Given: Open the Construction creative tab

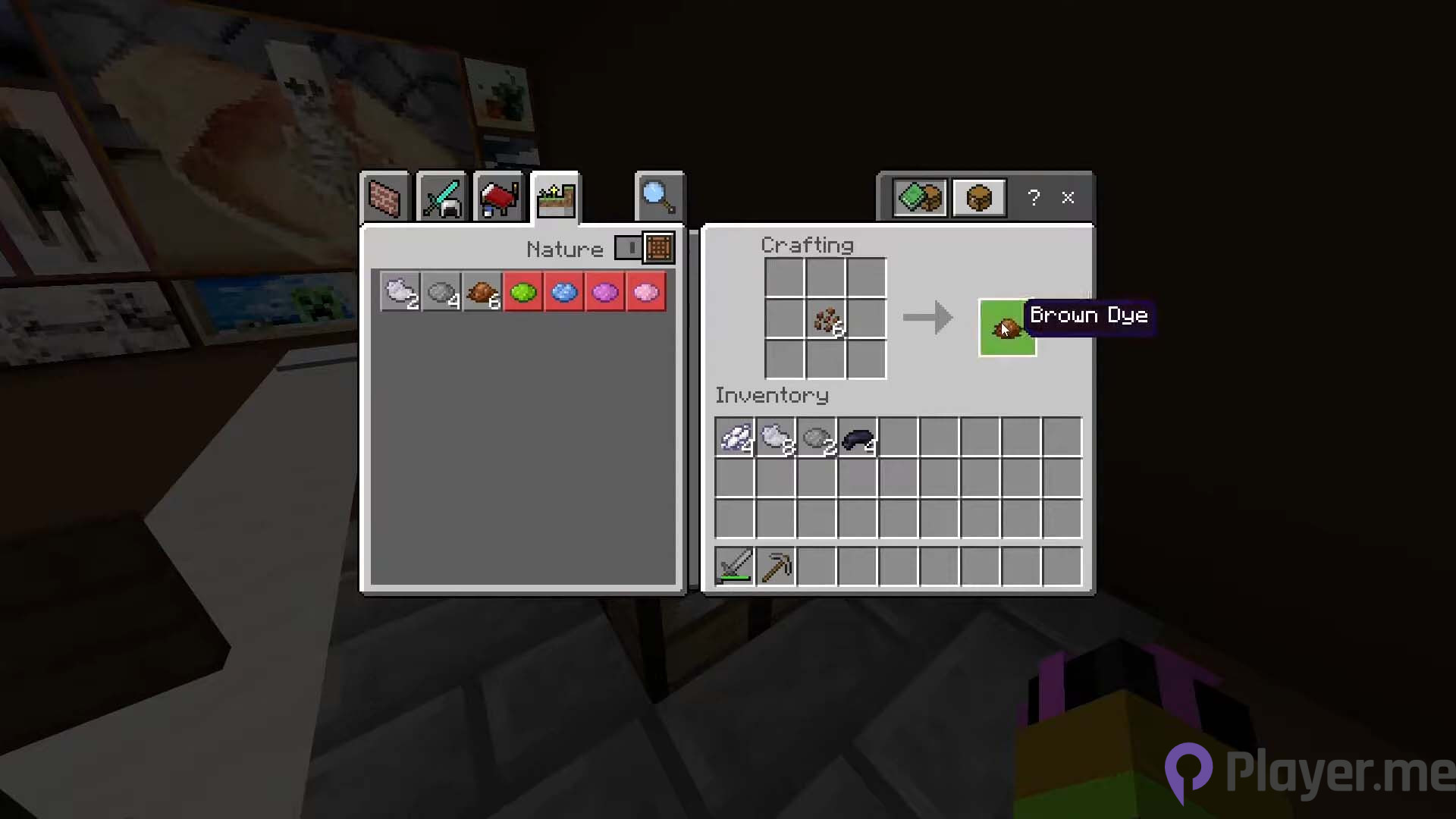Looking at the screenshot, I should [384, 197].
